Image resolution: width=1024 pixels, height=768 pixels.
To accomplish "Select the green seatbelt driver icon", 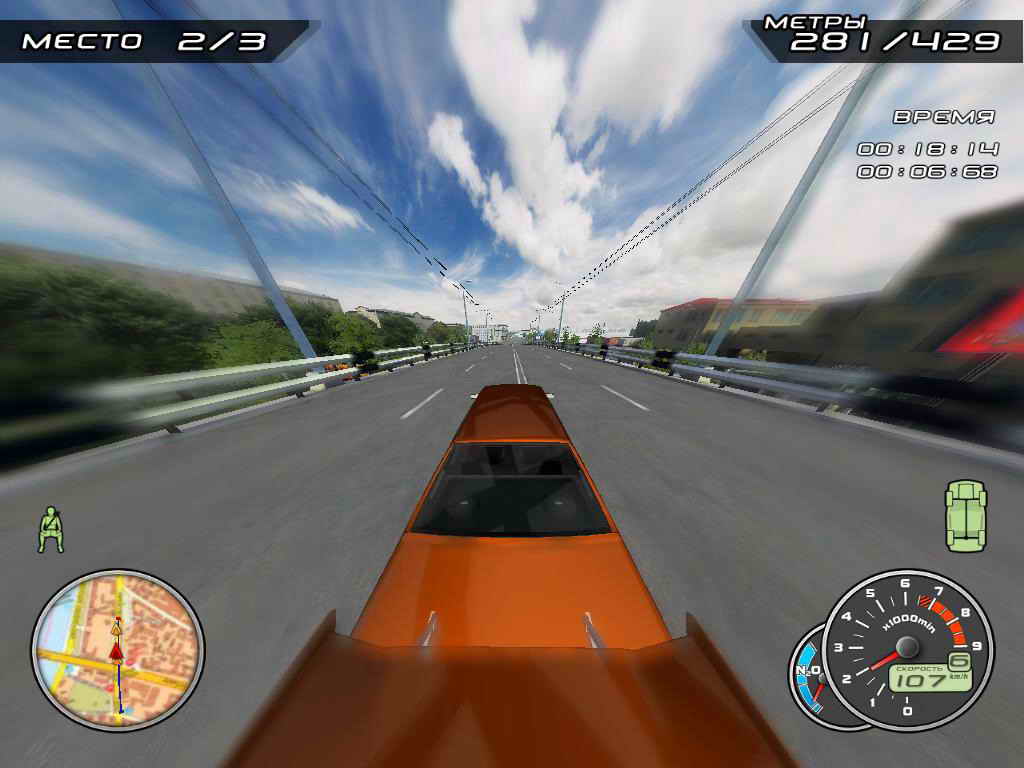I will [50, 529].
